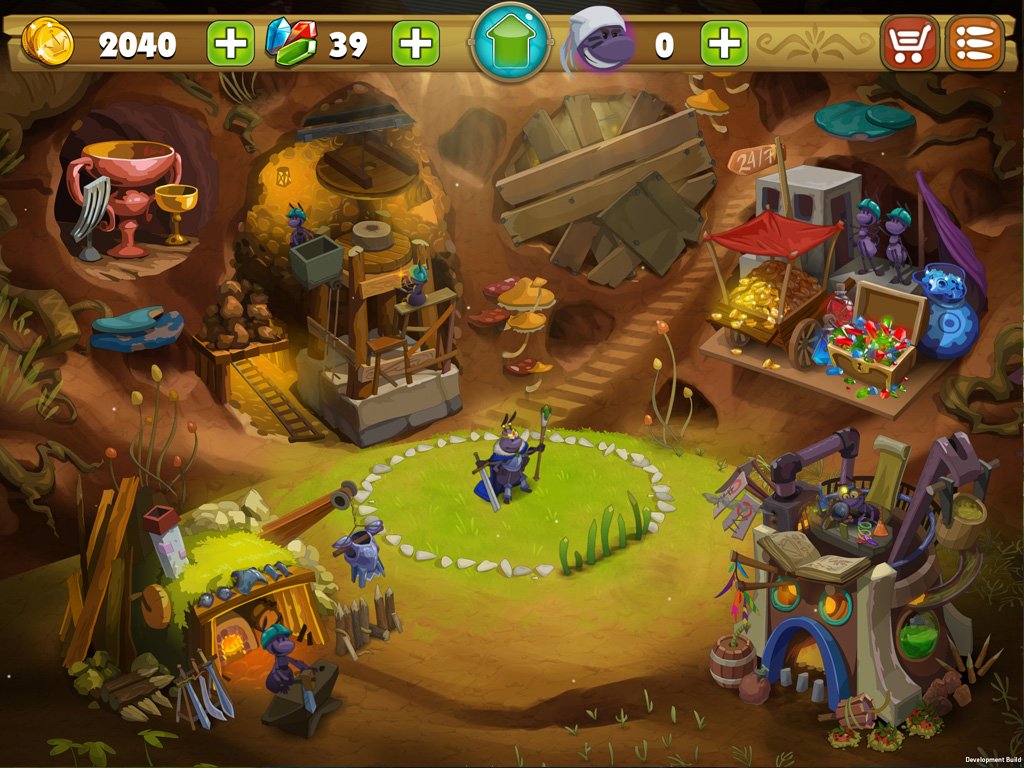Tap the green up-arrow home button
Viewport: 1024px width, 768px height.
click(511, 42)
